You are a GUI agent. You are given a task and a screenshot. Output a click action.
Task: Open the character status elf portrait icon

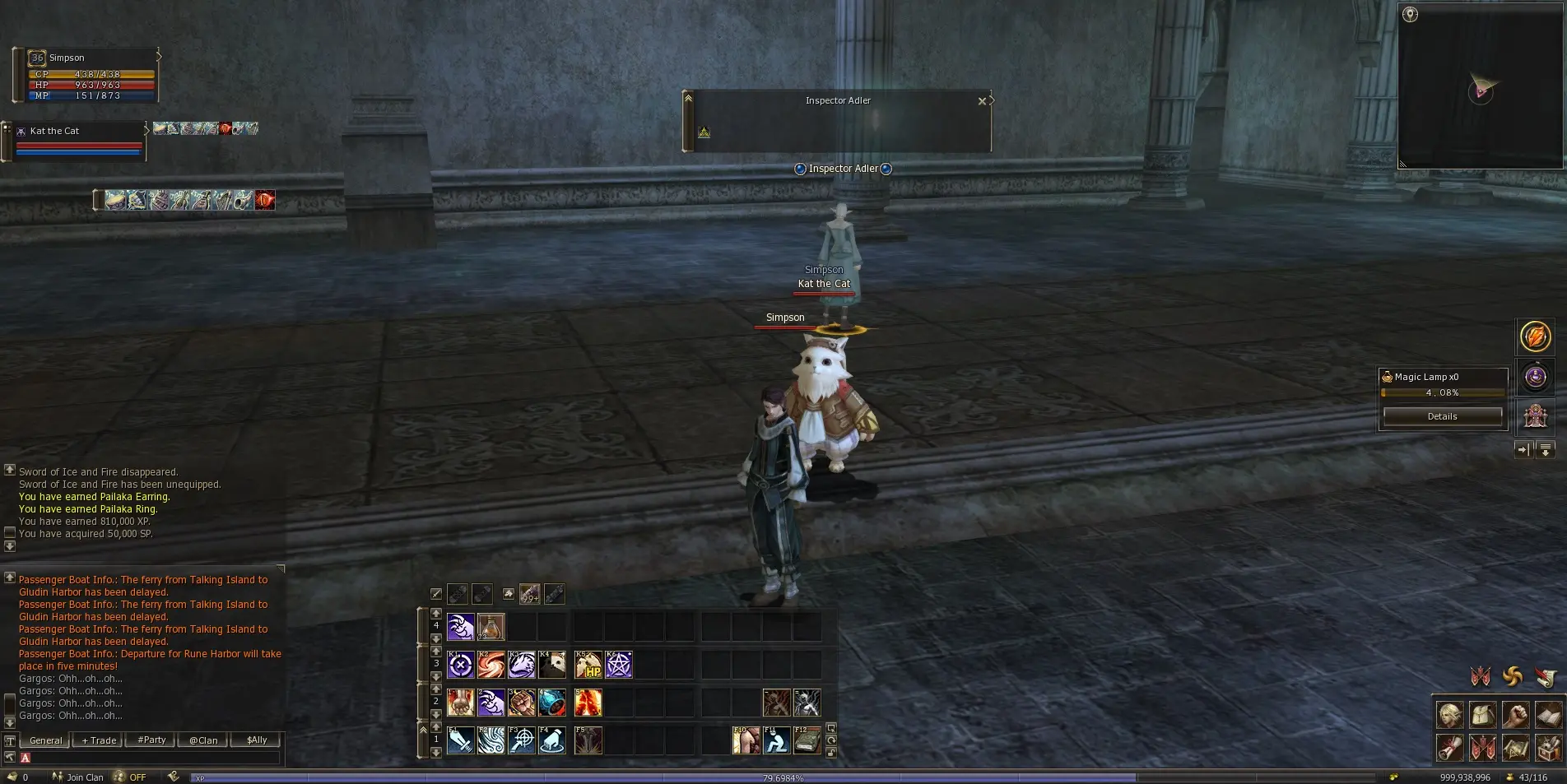[x=1450, y=715]
